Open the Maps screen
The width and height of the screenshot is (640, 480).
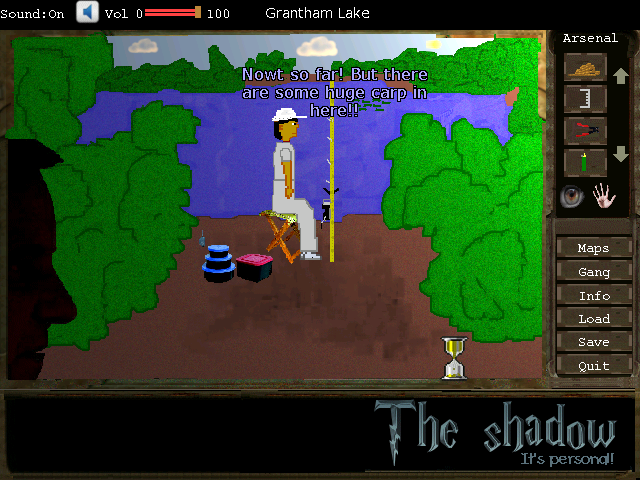[x=593, y=248]
